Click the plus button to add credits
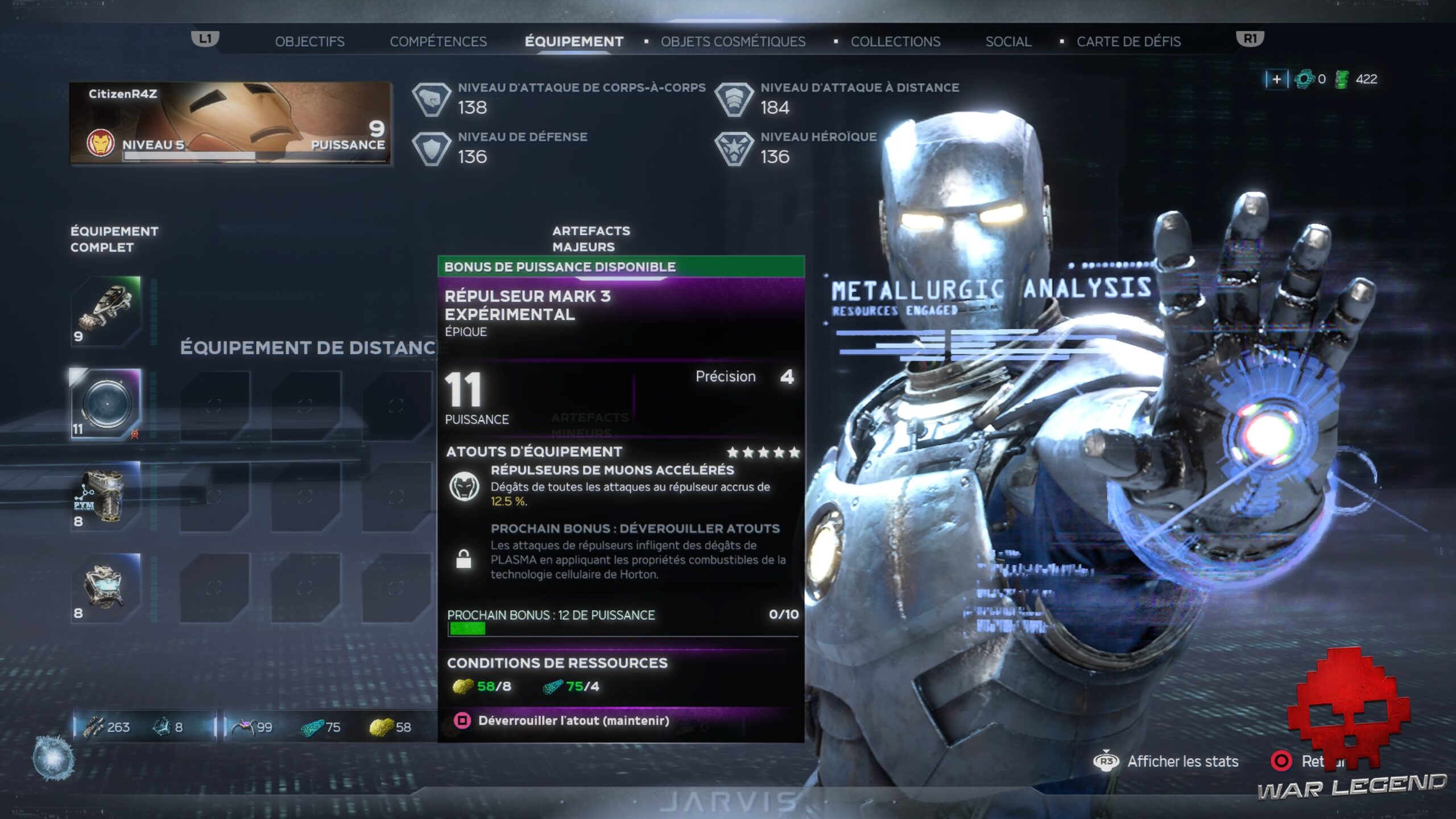Viewport: 1456px width, 819px height. coord(1276,79)
